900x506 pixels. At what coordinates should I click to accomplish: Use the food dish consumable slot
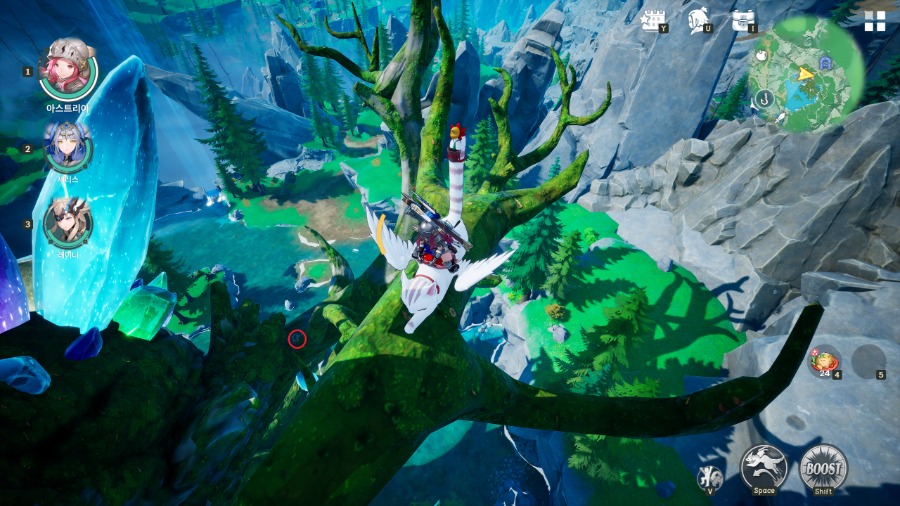coord(824,361)
